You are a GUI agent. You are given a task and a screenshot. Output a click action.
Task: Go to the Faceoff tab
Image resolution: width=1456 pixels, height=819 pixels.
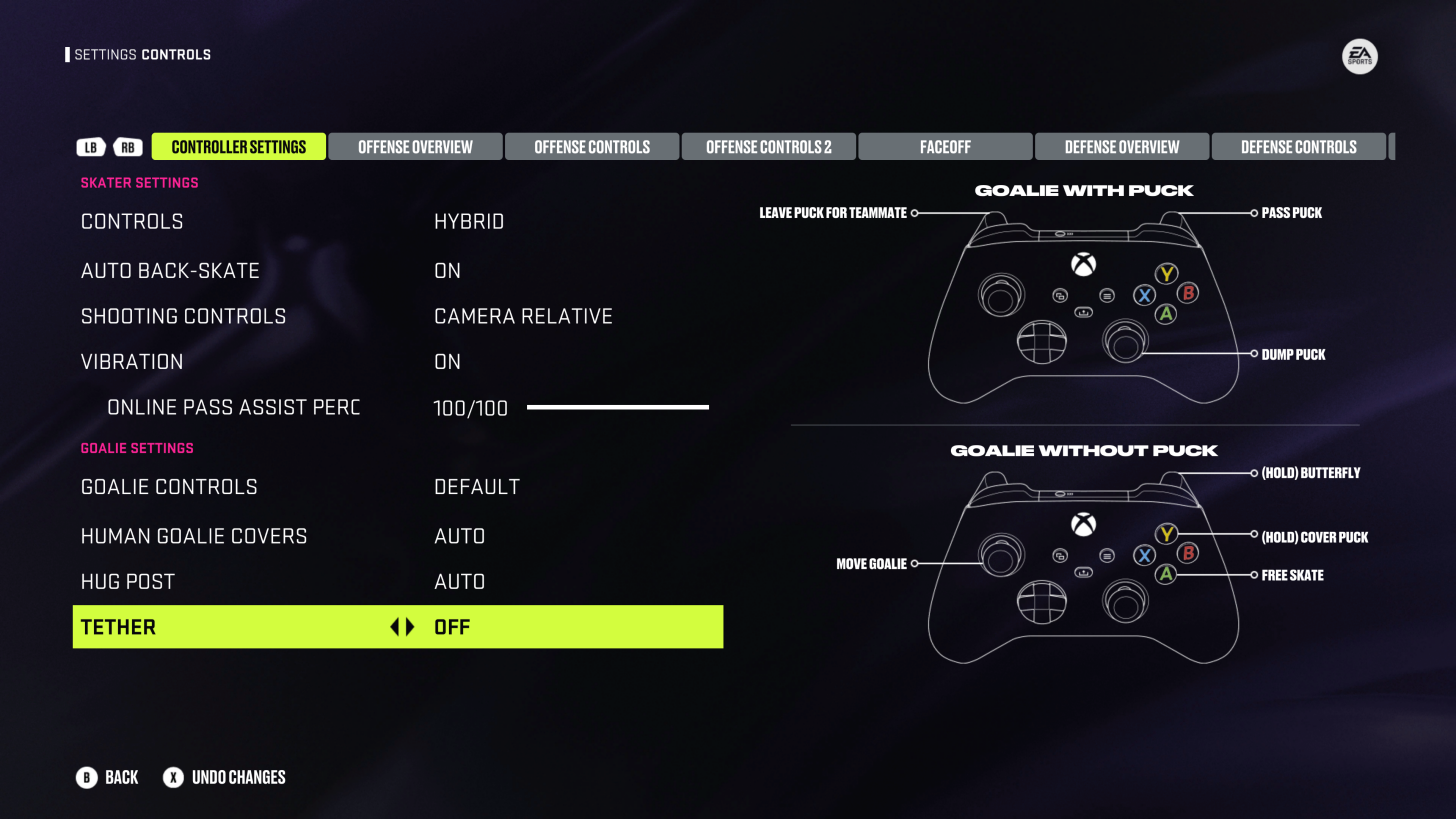pos(945,147)
